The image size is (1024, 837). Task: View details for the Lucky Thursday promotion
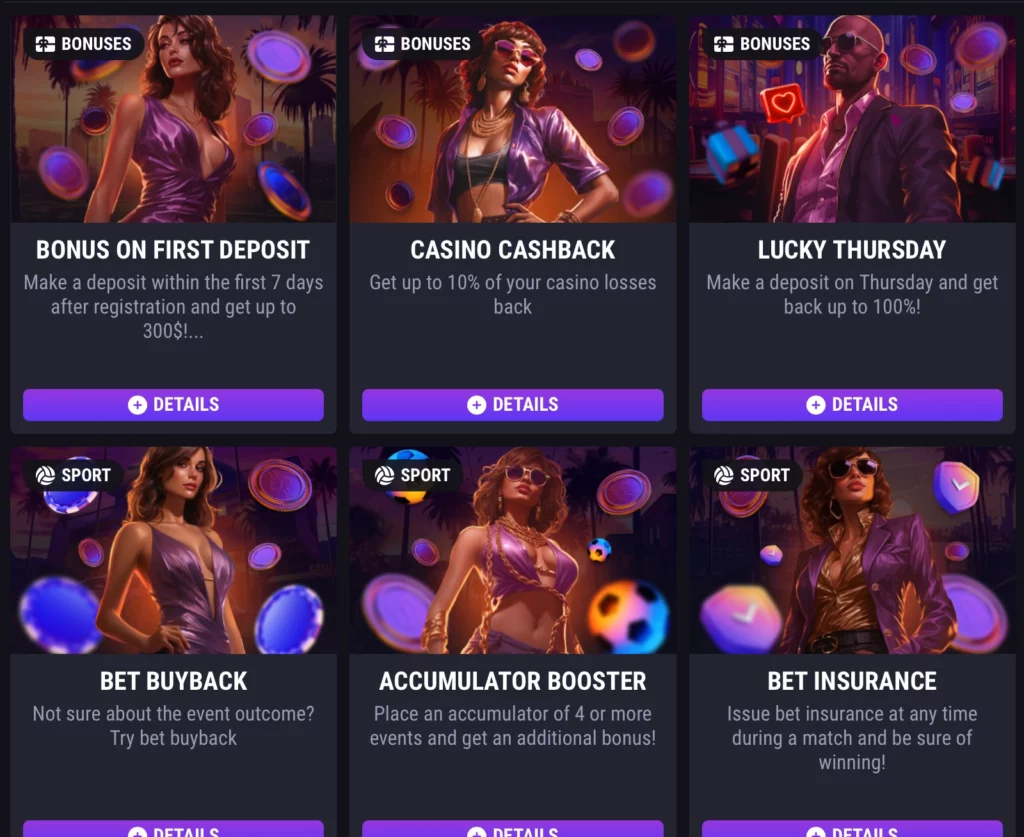852,405
